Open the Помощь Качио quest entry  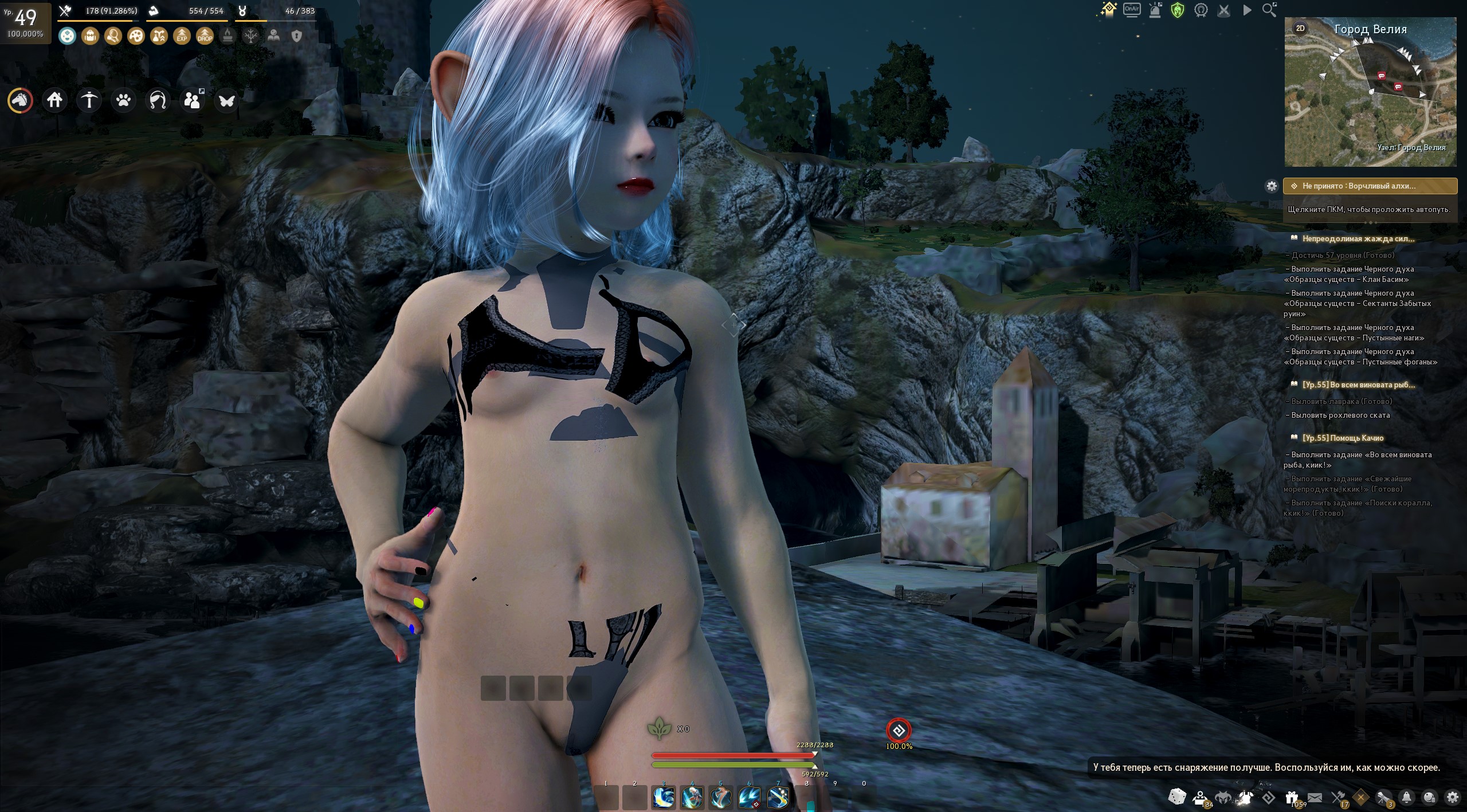click(x=1343, y=438)
